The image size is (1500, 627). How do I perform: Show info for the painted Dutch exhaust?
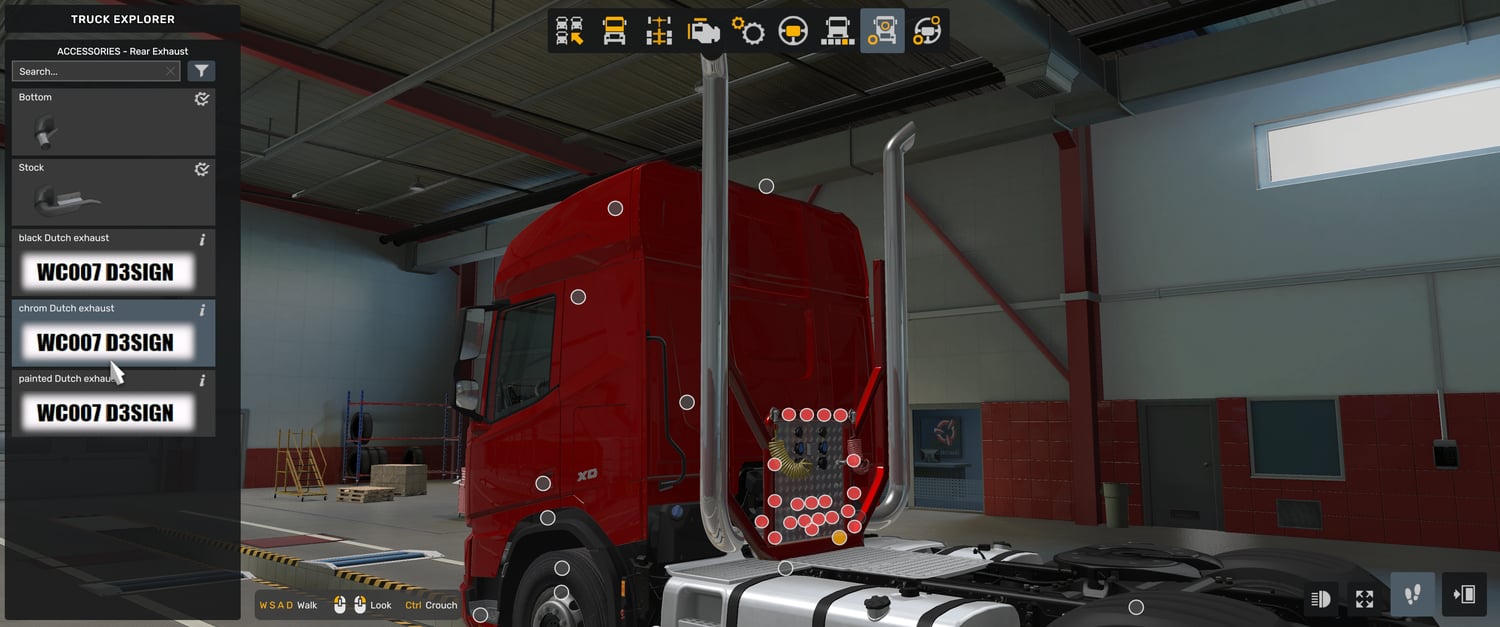(x=202, y=381)
